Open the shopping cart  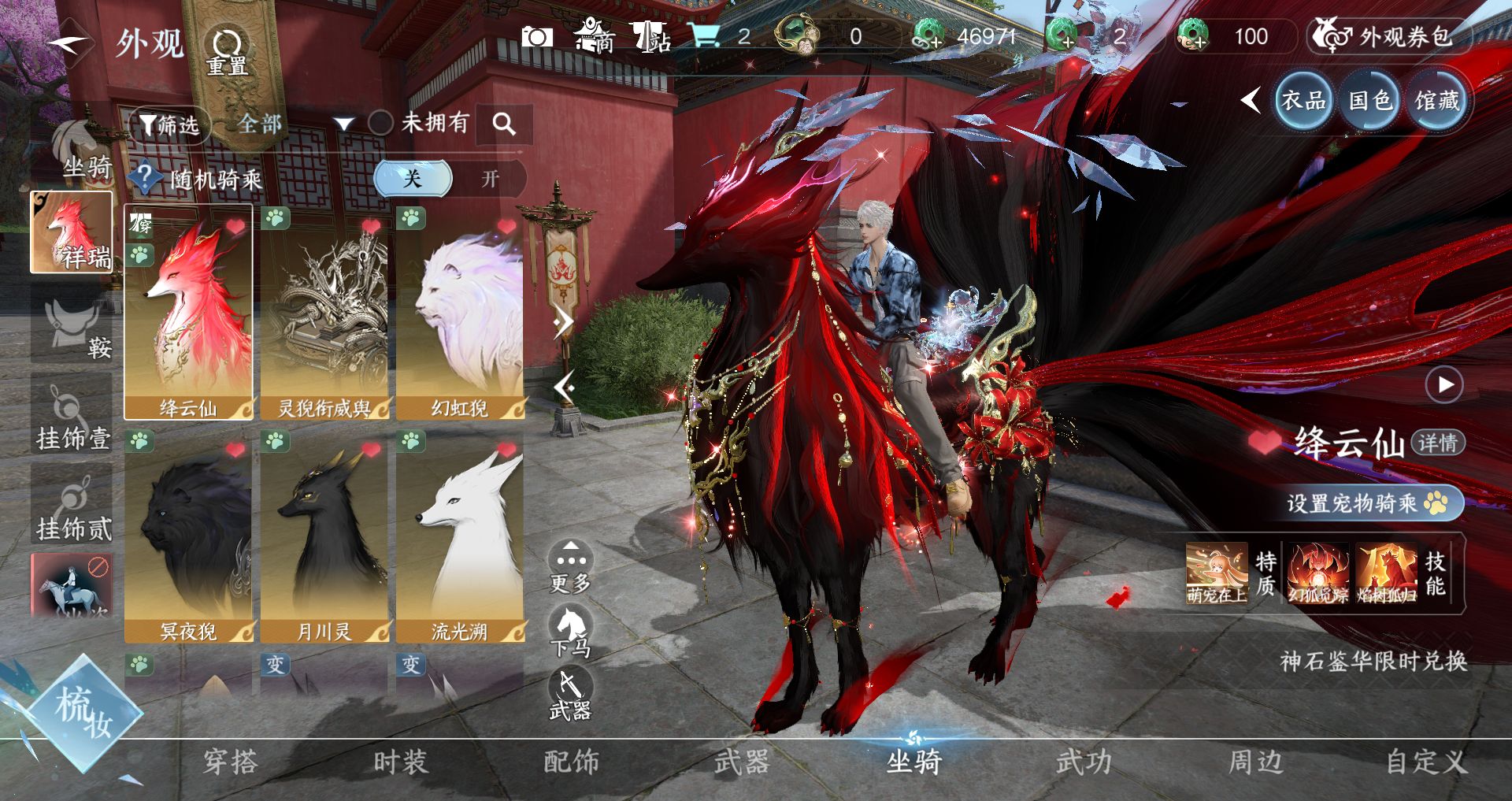[703, 35]
